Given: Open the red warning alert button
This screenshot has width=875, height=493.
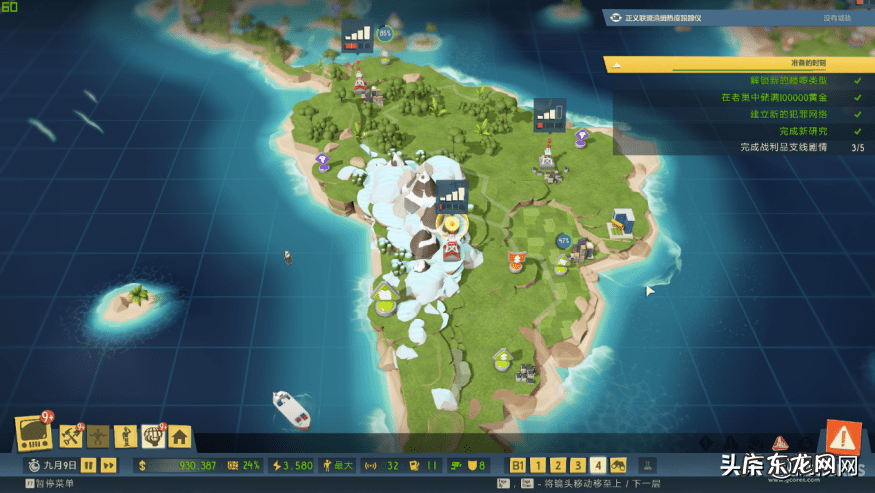Looking at the screenshot, I should click(843, 437).
